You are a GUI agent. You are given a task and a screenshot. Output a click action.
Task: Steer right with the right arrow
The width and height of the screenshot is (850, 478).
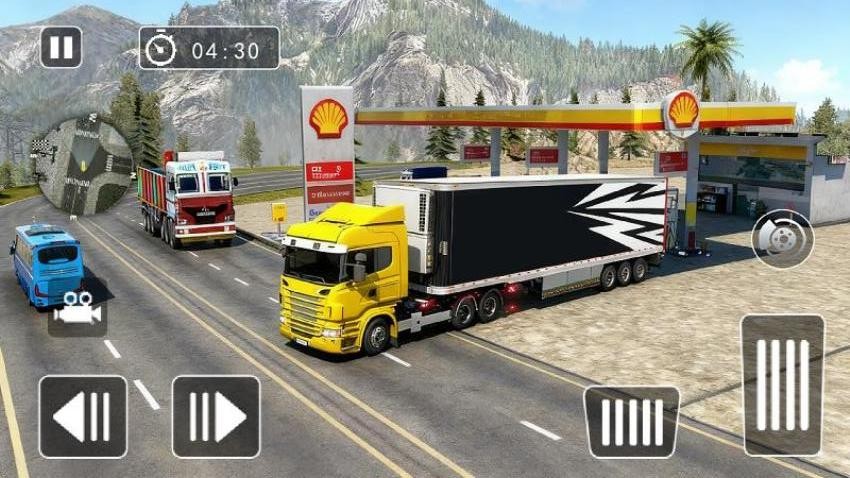click(x=216, y=417)
